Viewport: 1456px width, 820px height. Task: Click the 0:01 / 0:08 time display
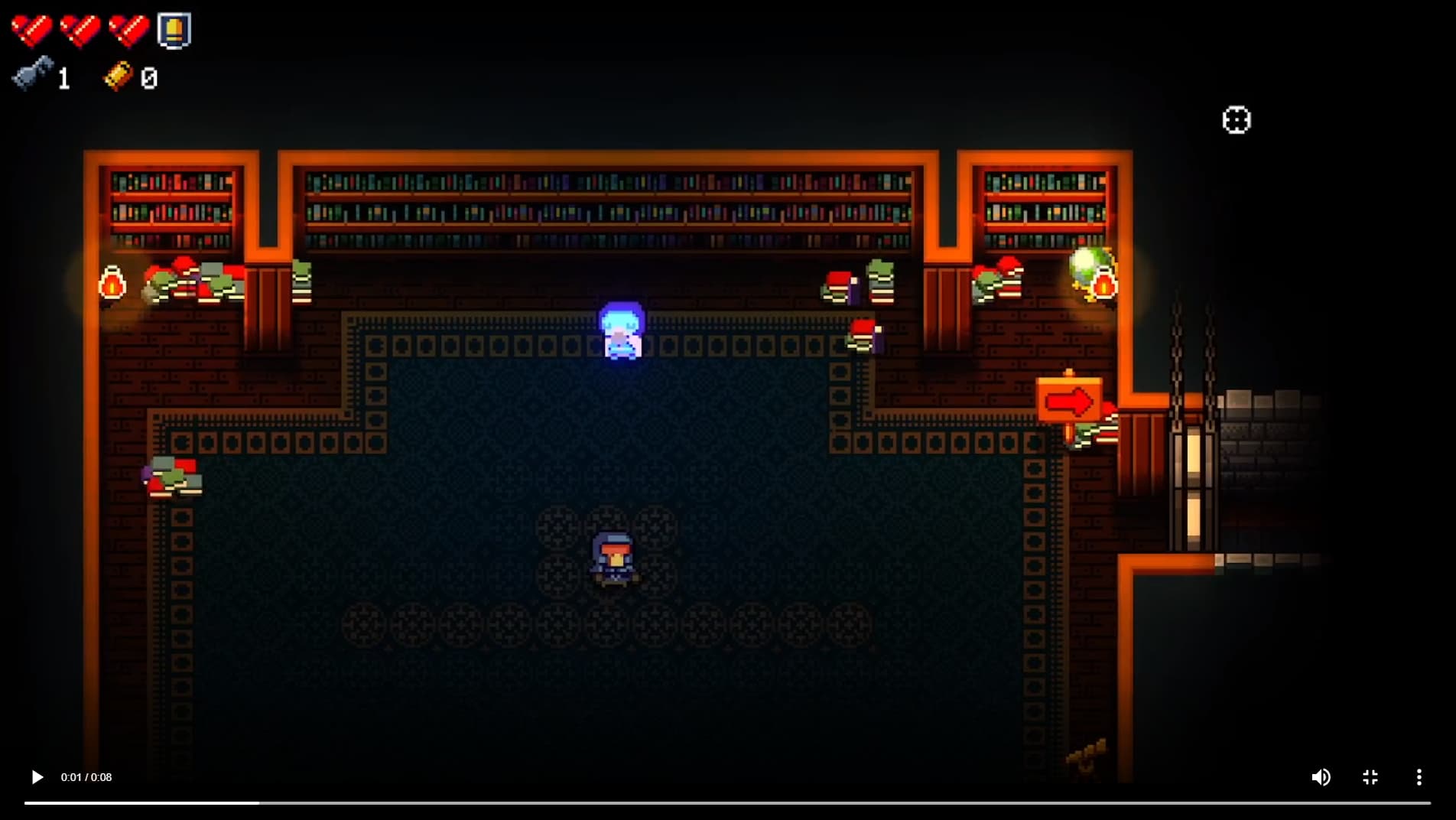(86, 777)
